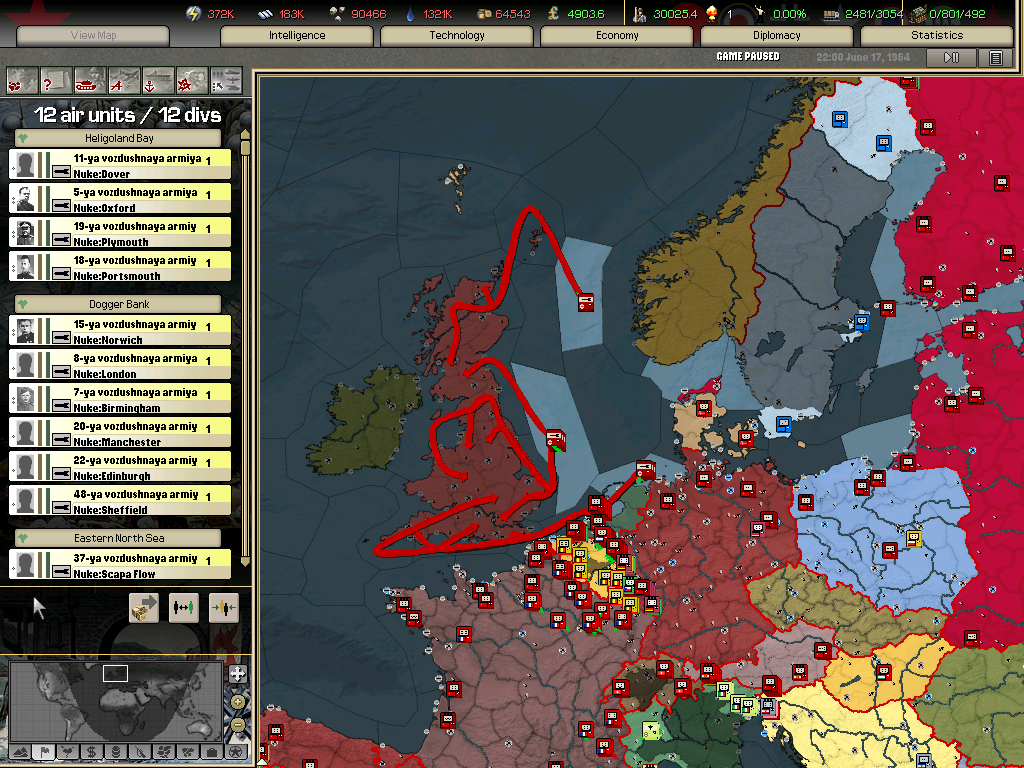The width and height of the screenshot is (1024, 768).
Task: Toggle the play/pause game button
Action: 951,58
